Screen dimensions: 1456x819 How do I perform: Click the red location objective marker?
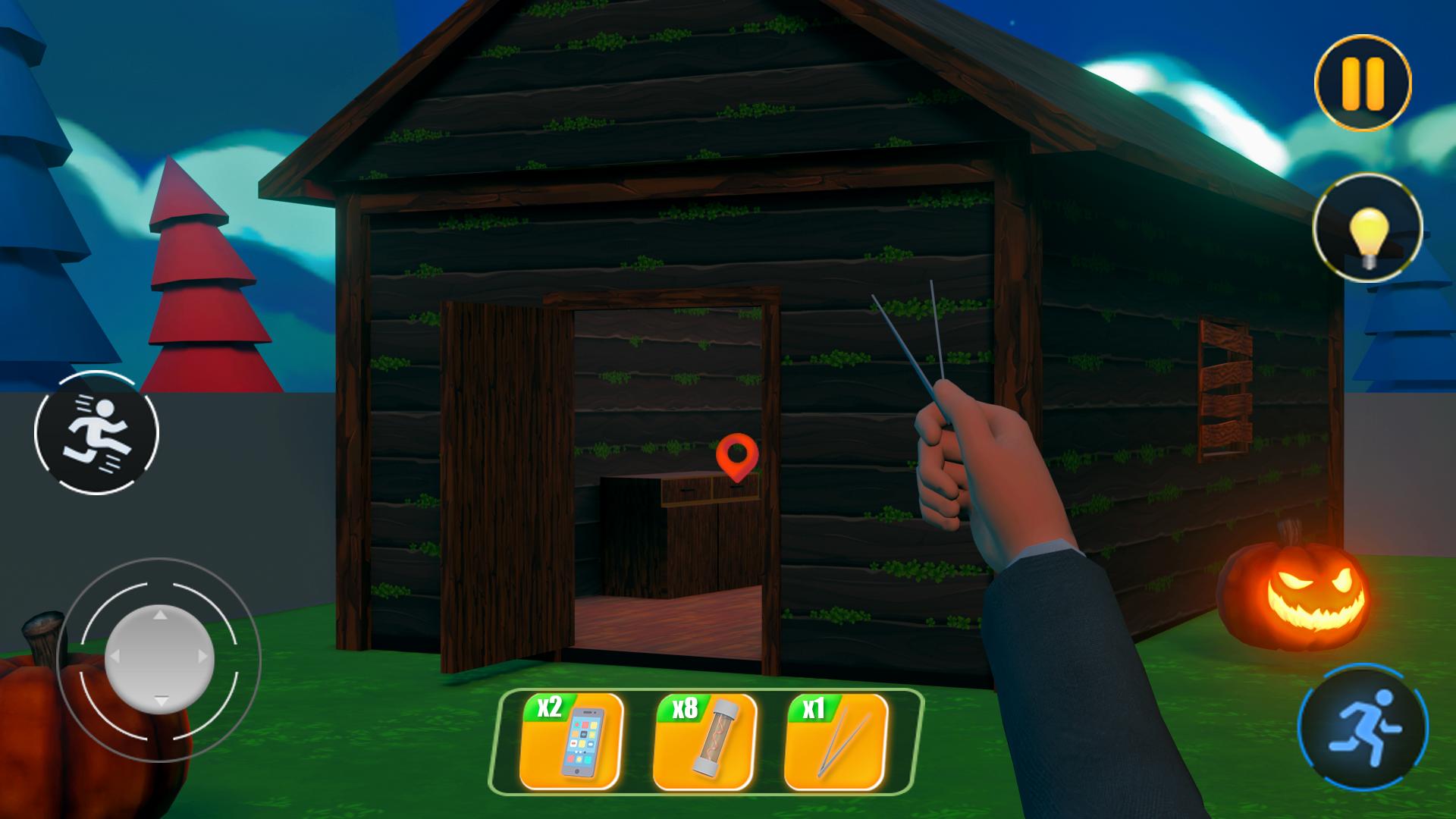736,457
